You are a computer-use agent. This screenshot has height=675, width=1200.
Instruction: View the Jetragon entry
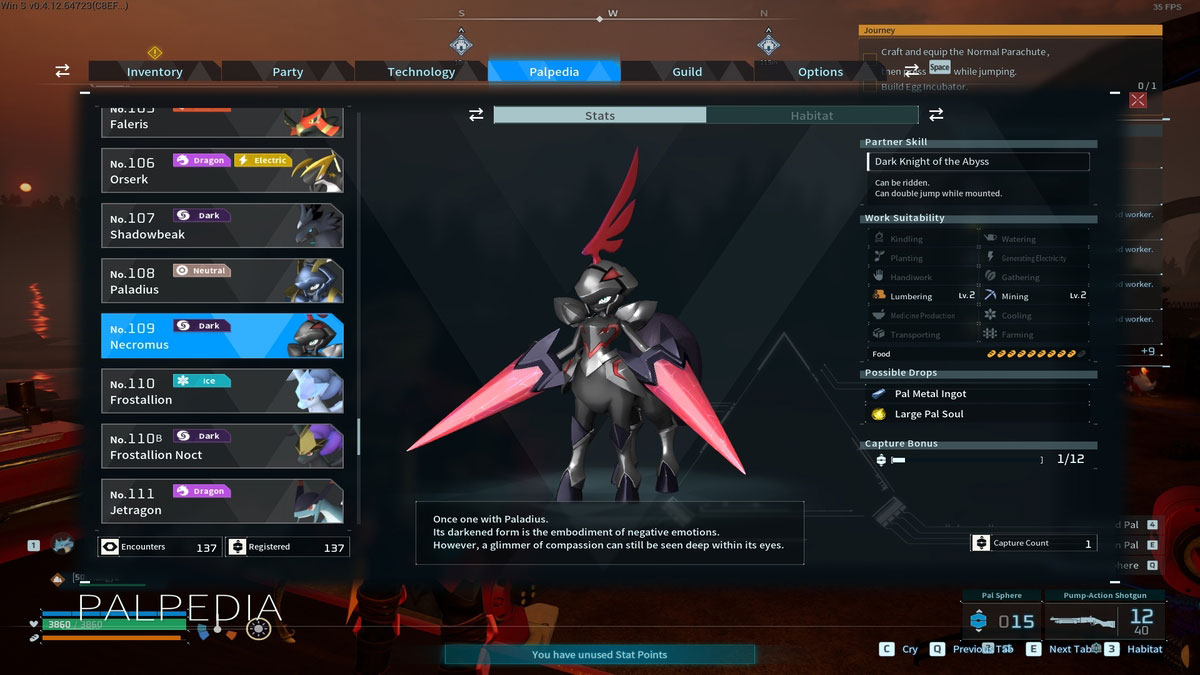coord(222,501)
